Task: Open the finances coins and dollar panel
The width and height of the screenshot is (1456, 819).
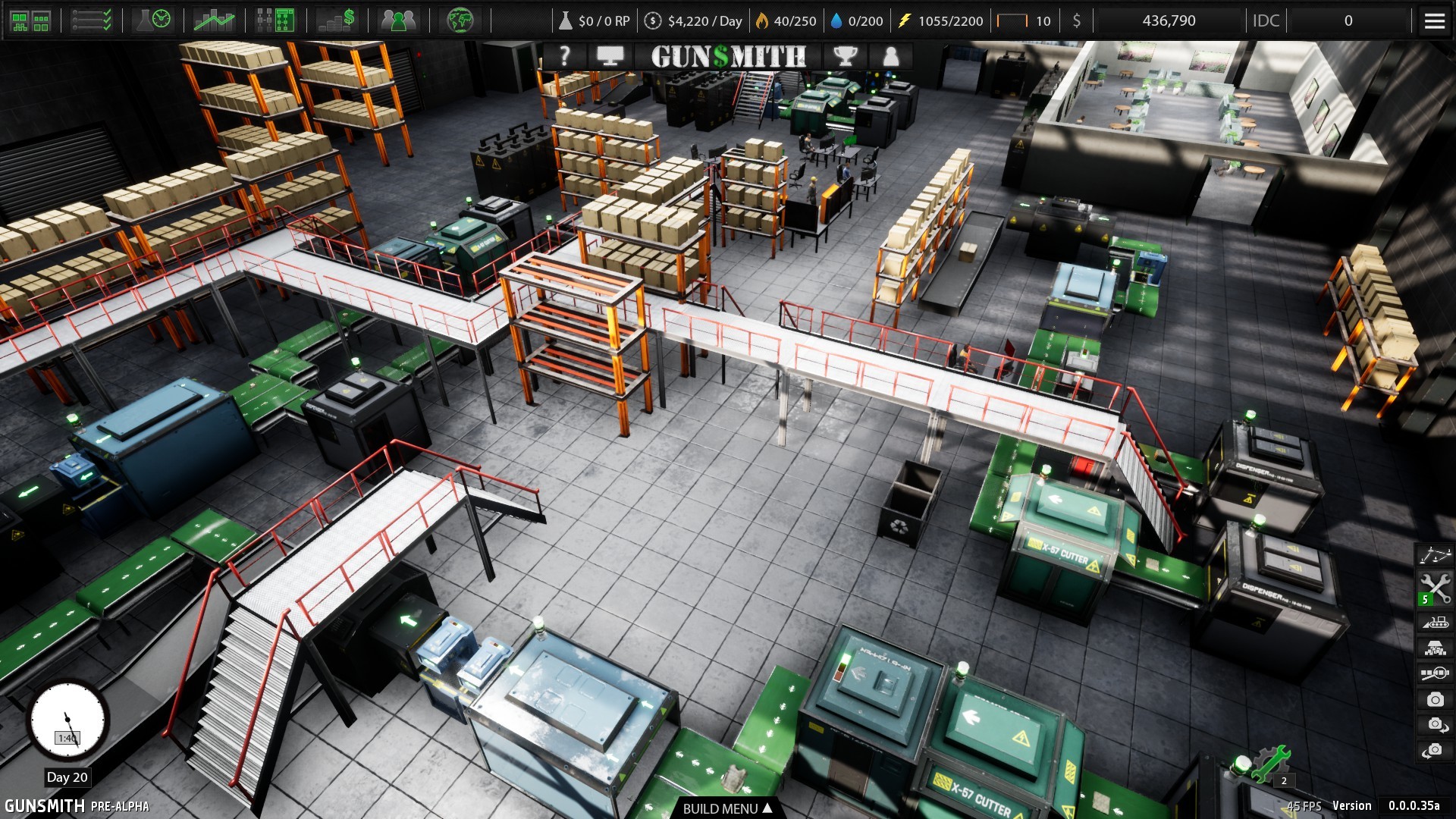Action: coord(337,20)
